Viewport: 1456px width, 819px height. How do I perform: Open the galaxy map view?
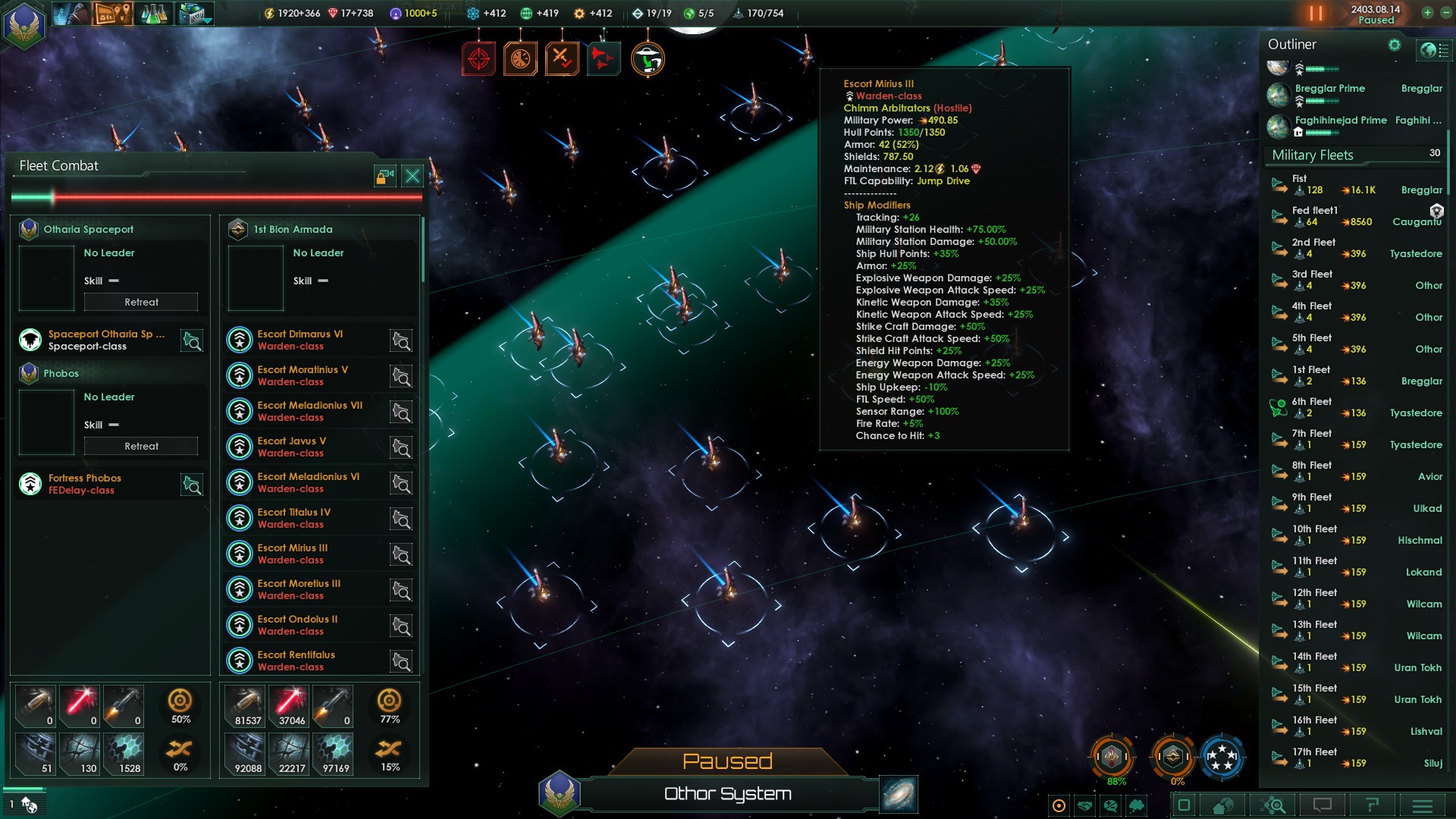click(899, 794)
